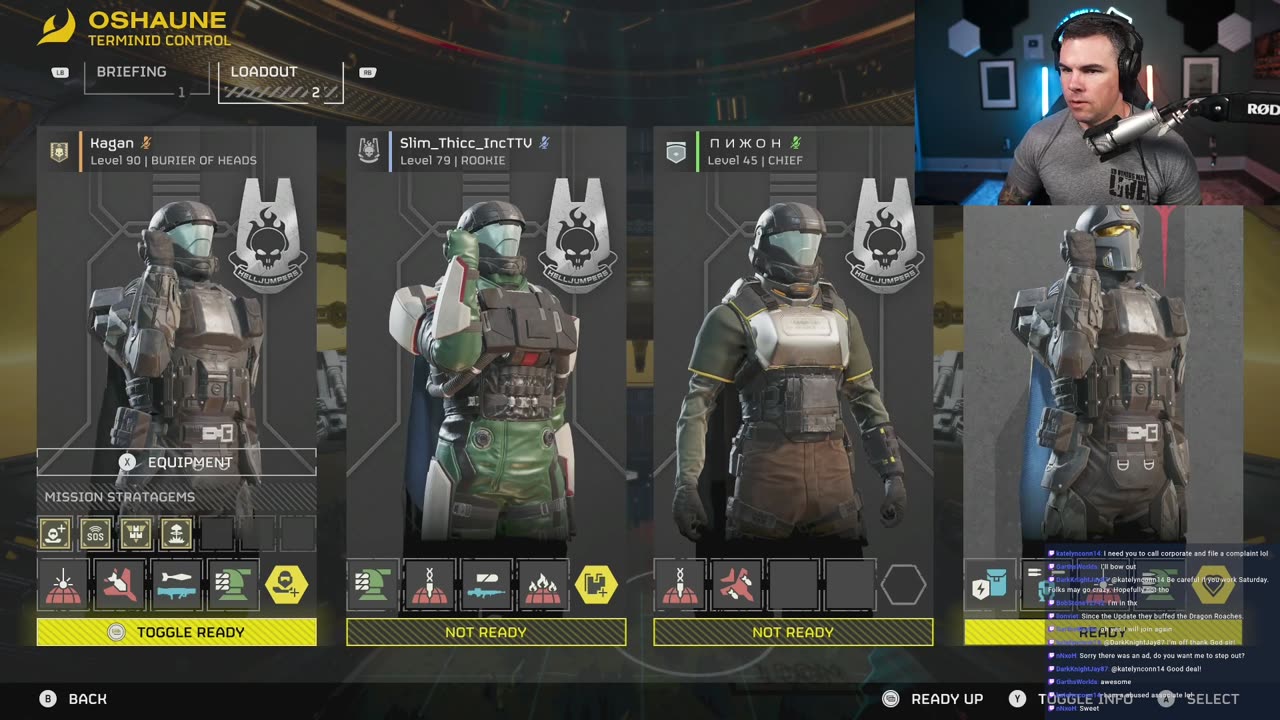
Task: Click Пижон's empty hexagon booster slot
Action: (x=904, y=585)
